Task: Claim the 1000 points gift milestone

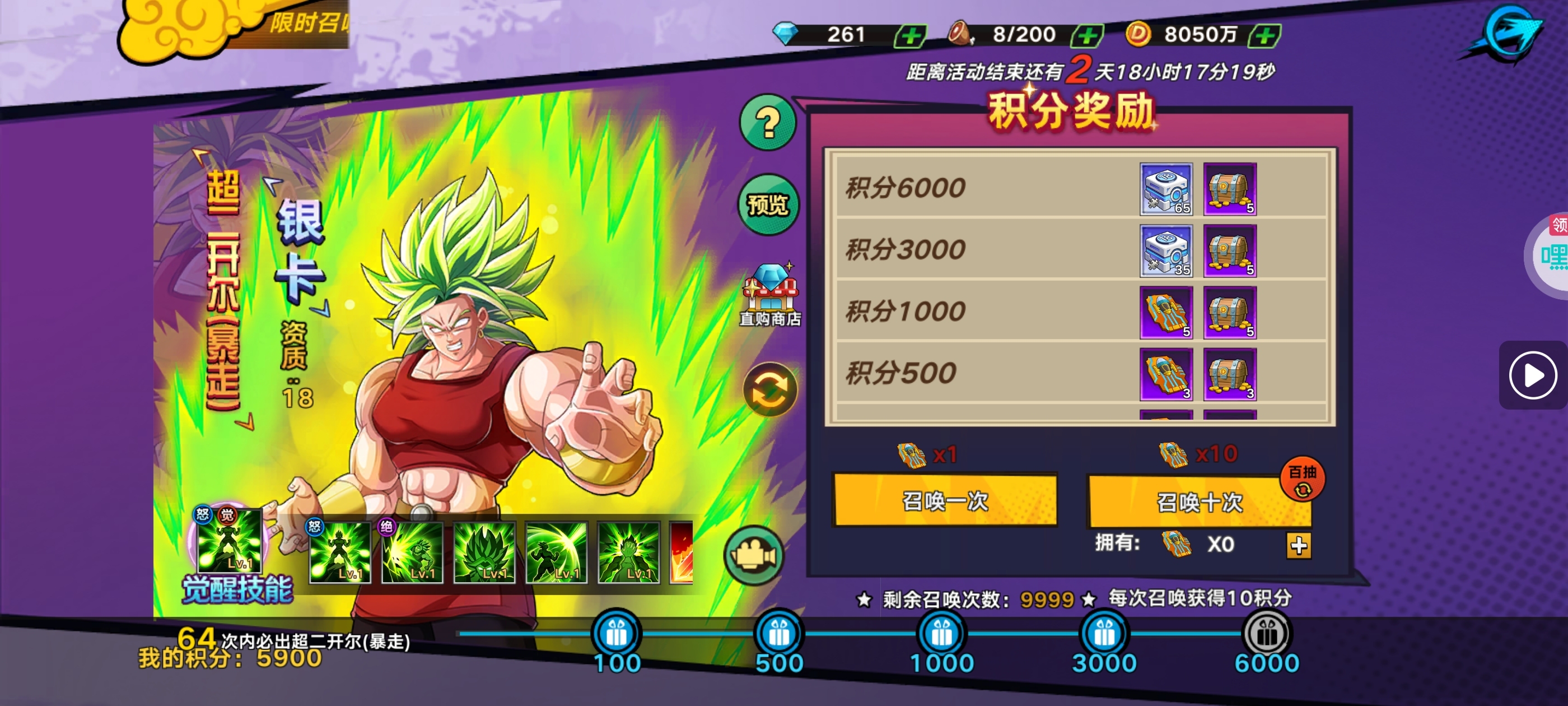Action: 942,635
